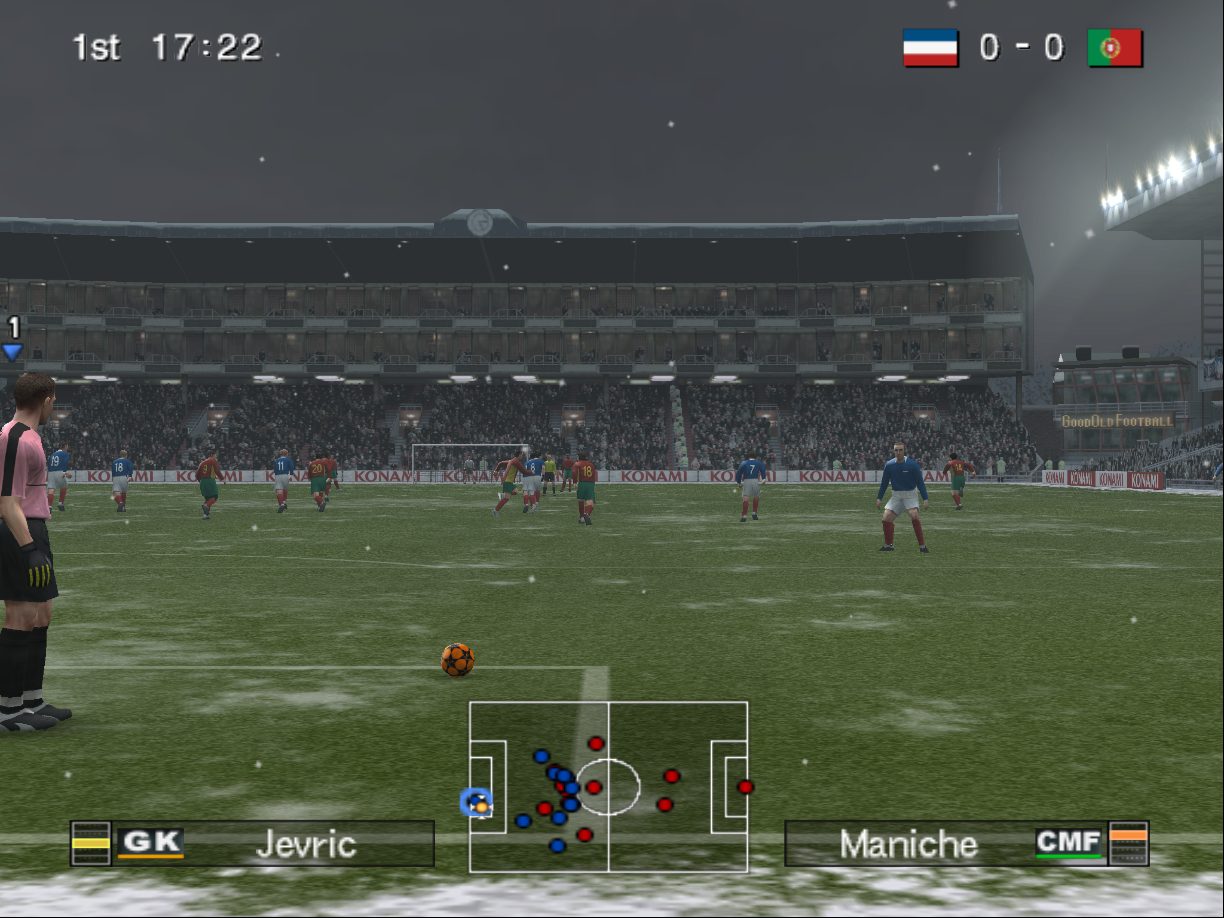The height and width of the screenshot is (918, 1224).
Task: Click the Portugal flag icon
Action: pos(1115,48)
